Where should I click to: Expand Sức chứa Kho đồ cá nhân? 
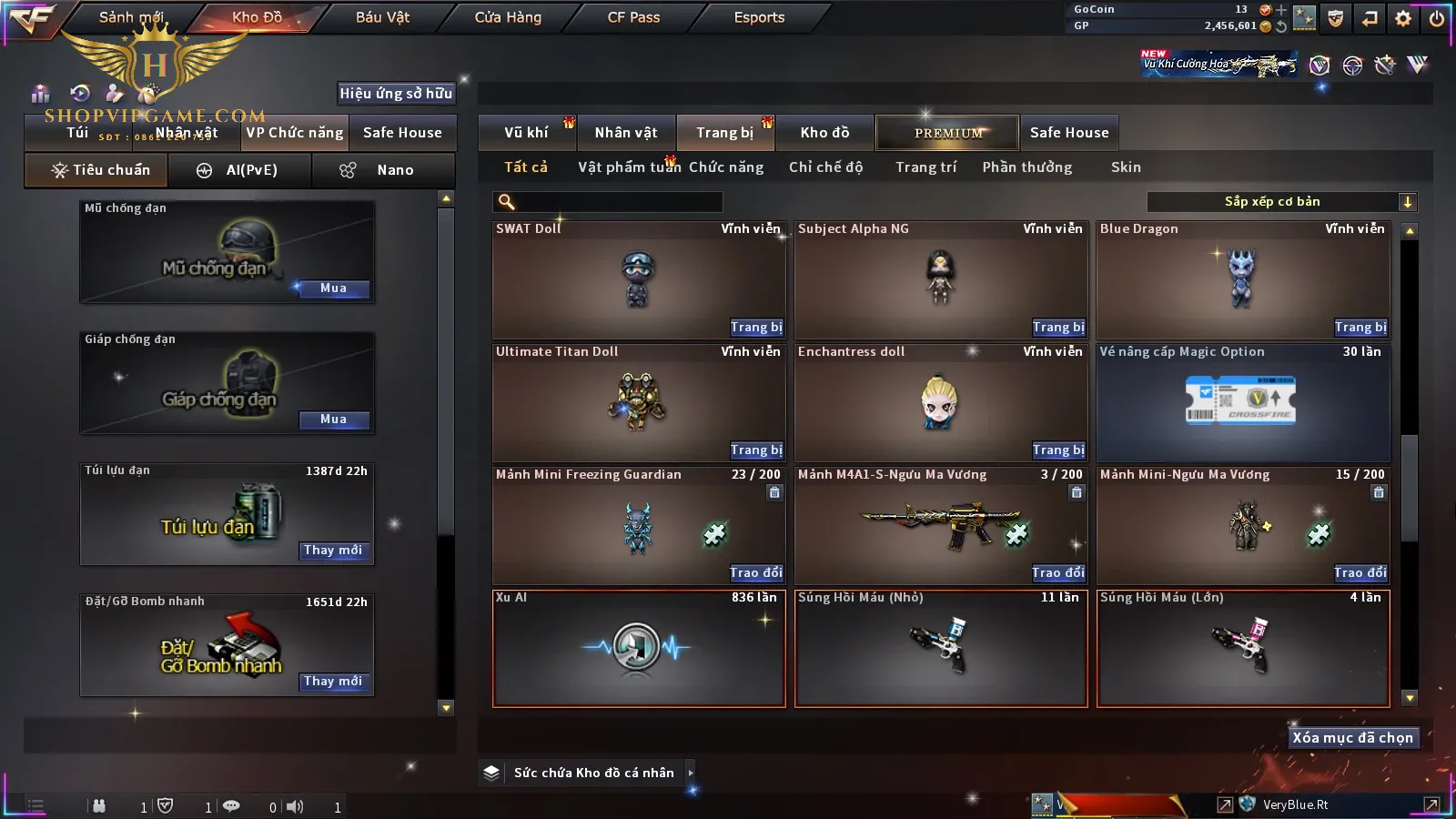point(691,773)
